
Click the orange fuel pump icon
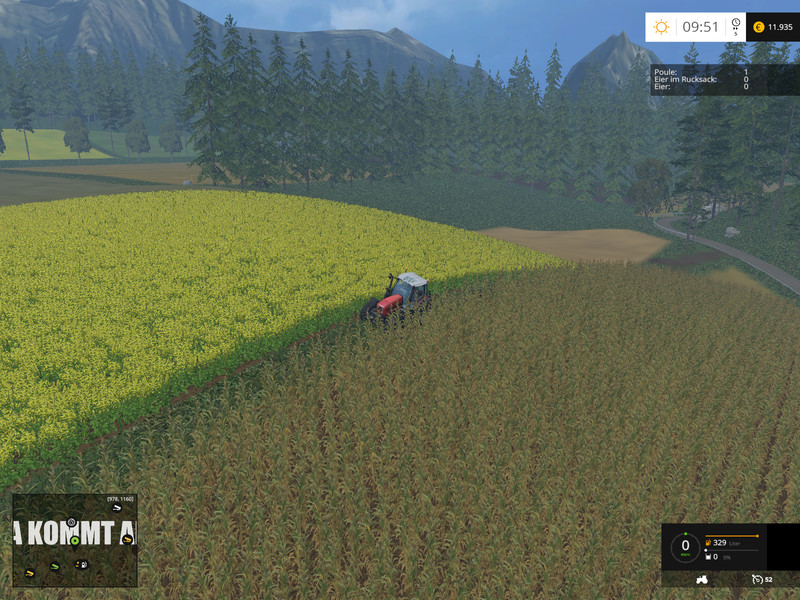click(x=706, y=542)
